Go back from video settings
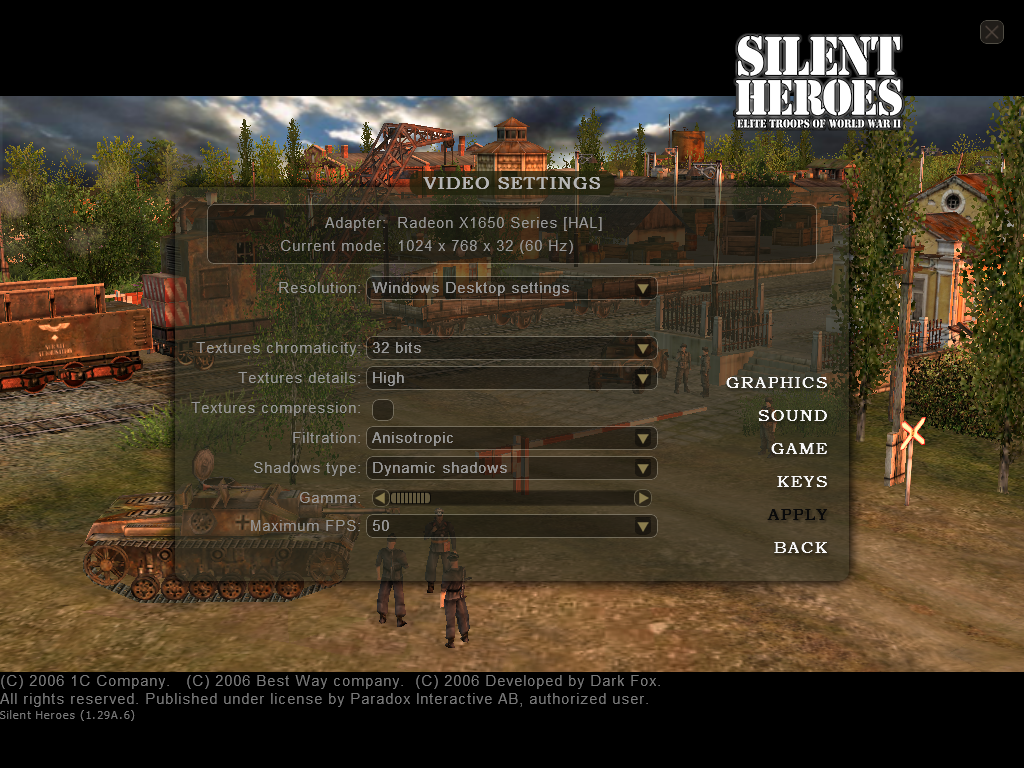Image resolution: width=1024 pixels, height=768 pixels. 800,547
